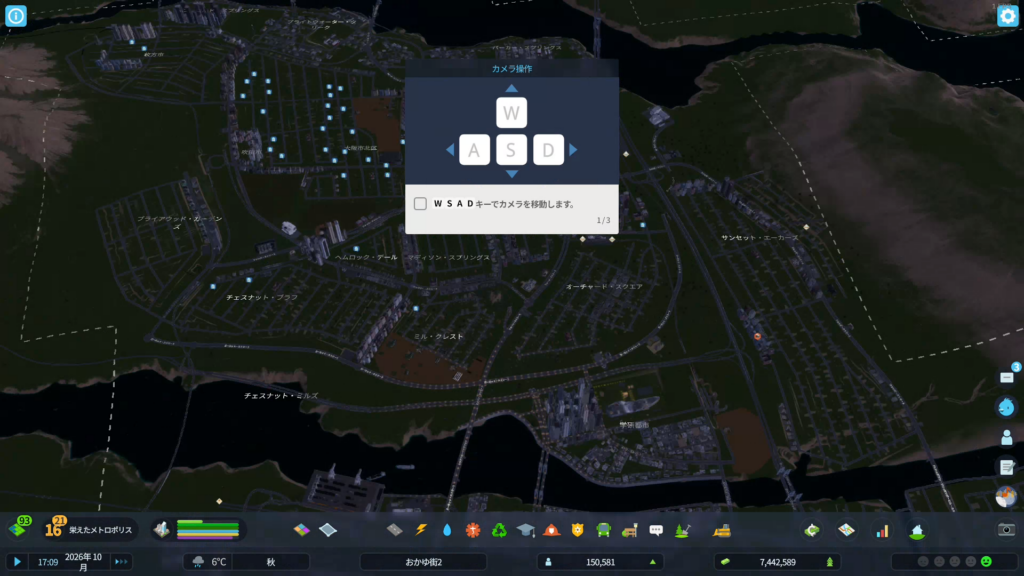Open the radio panel

[1006, 497]
